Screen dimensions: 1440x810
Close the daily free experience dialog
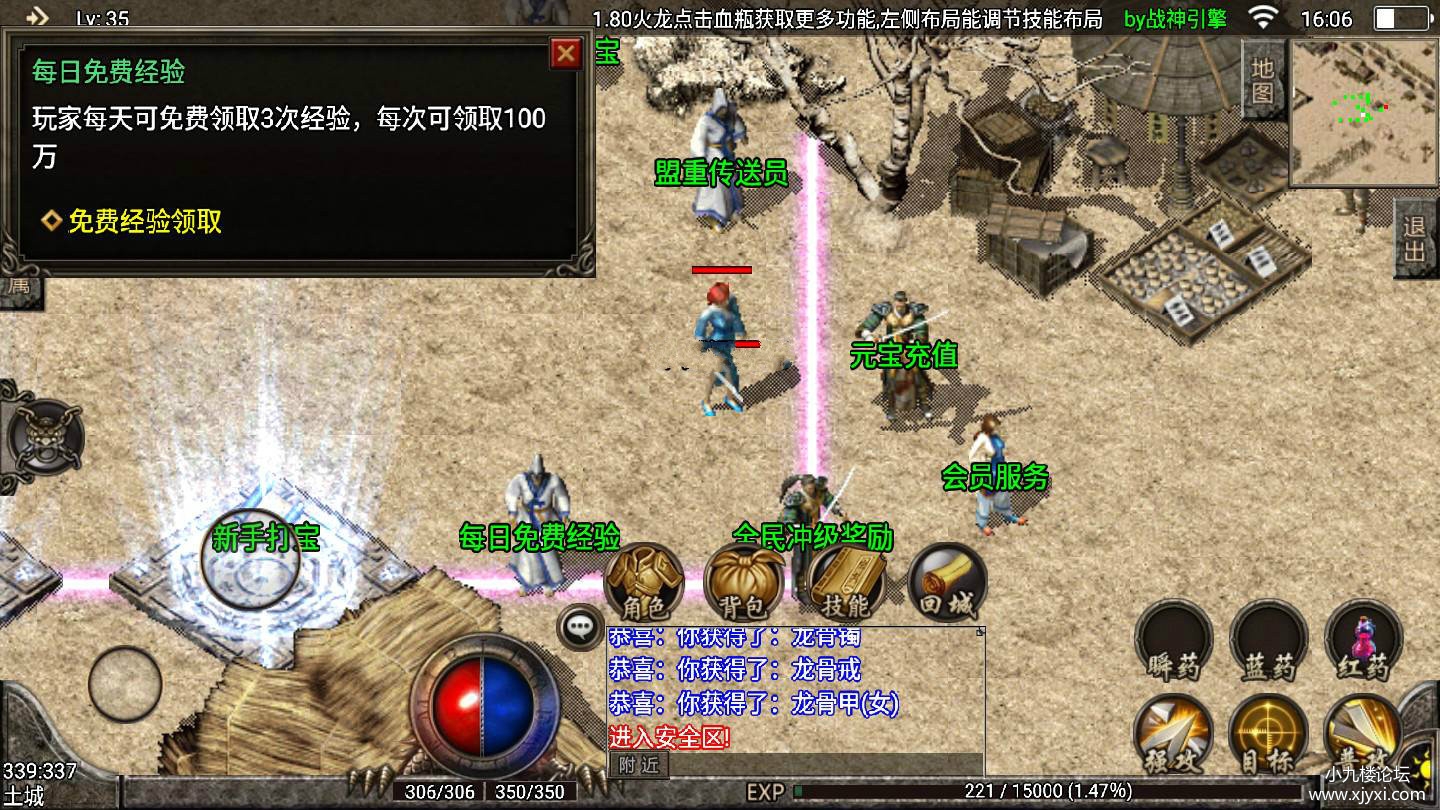tap(566, 53)
